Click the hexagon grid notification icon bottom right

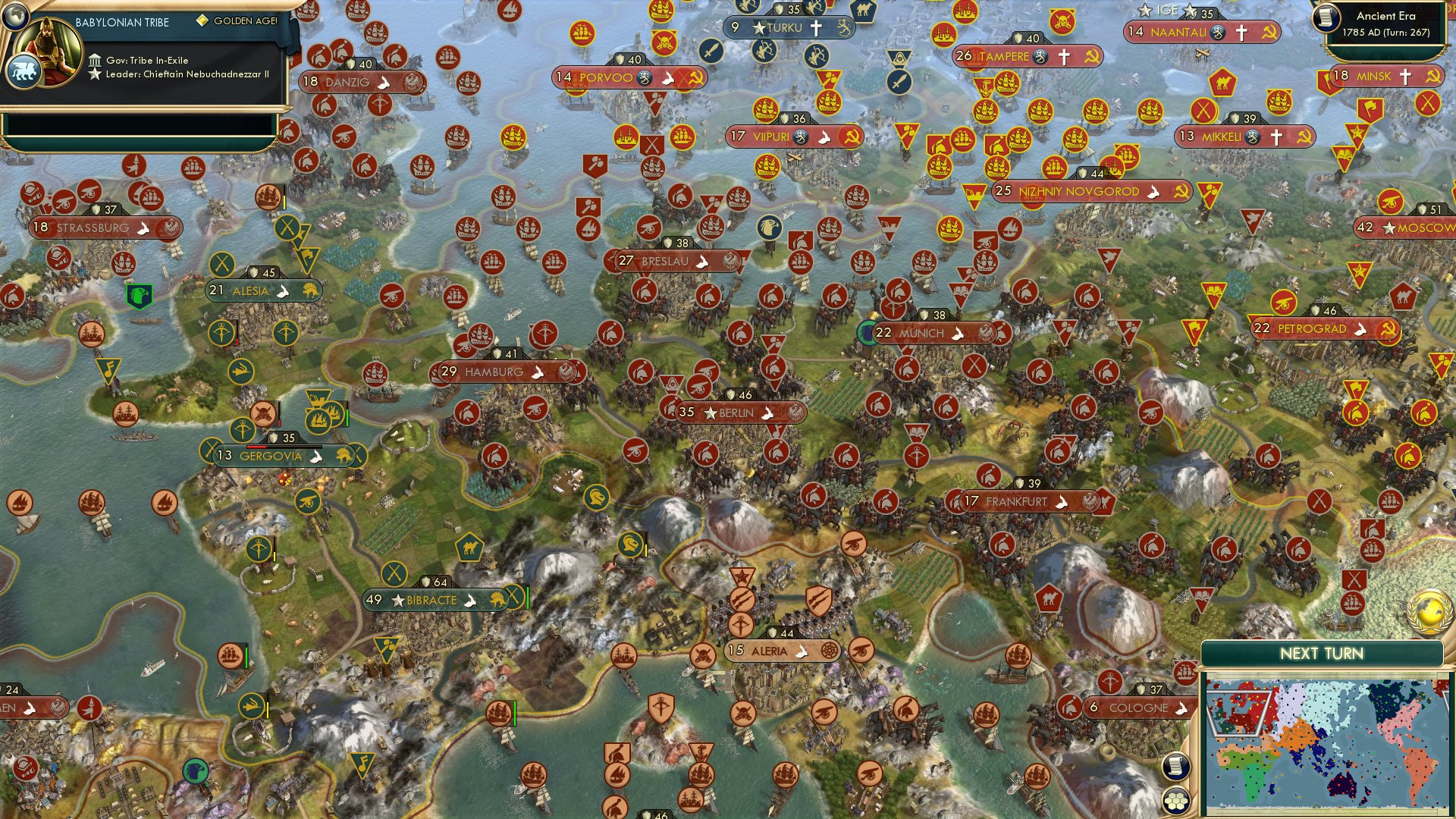[x=1175, y=799]
